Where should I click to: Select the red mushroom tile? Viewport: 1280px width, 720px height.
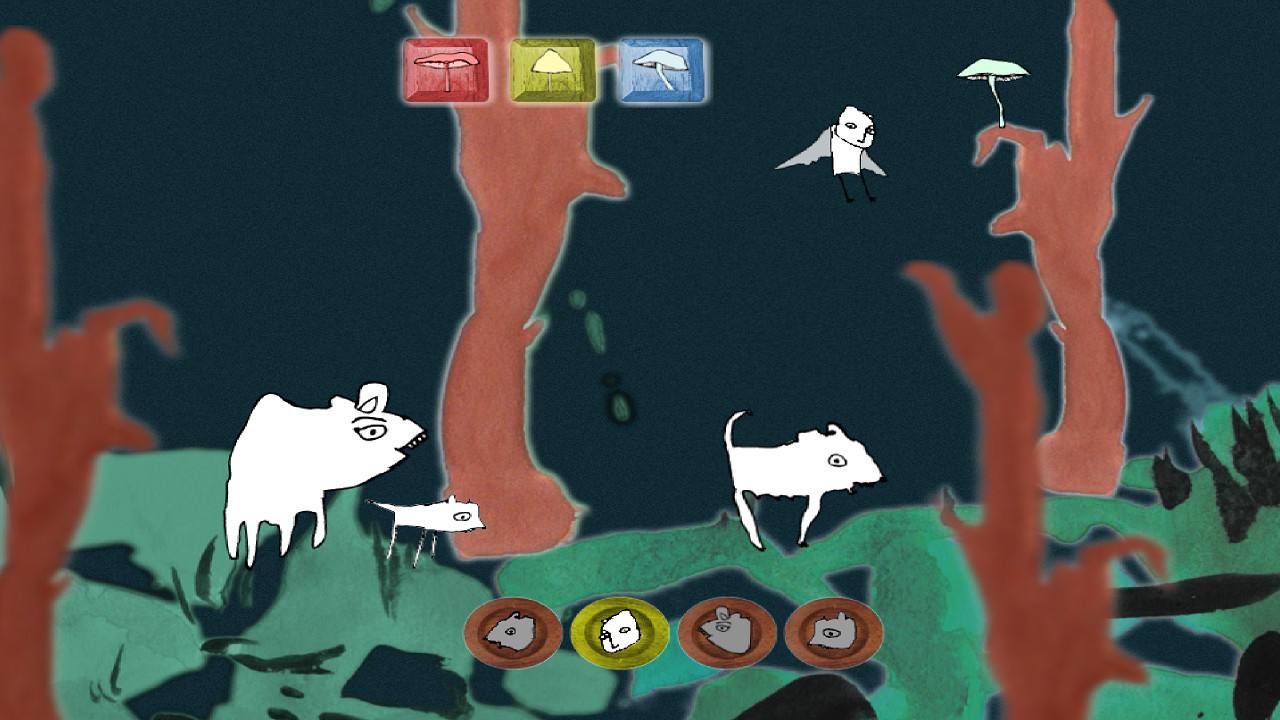coord(446,70)
